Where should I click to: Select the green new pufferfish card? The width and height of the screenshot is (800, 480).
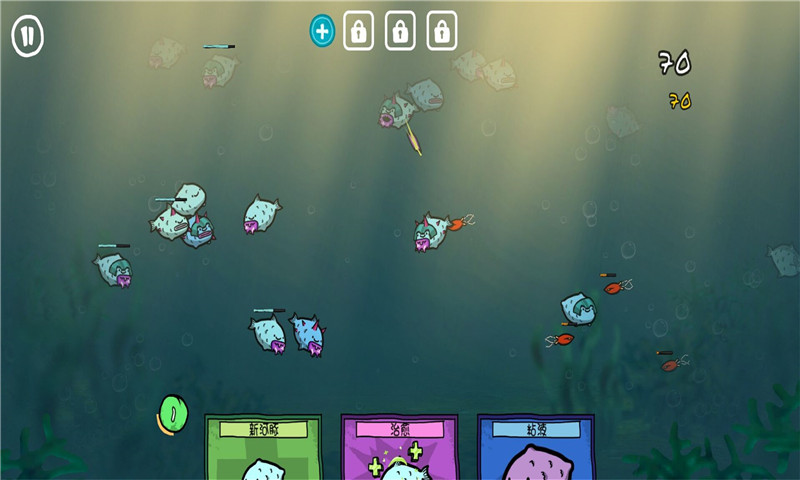point(263,448)
